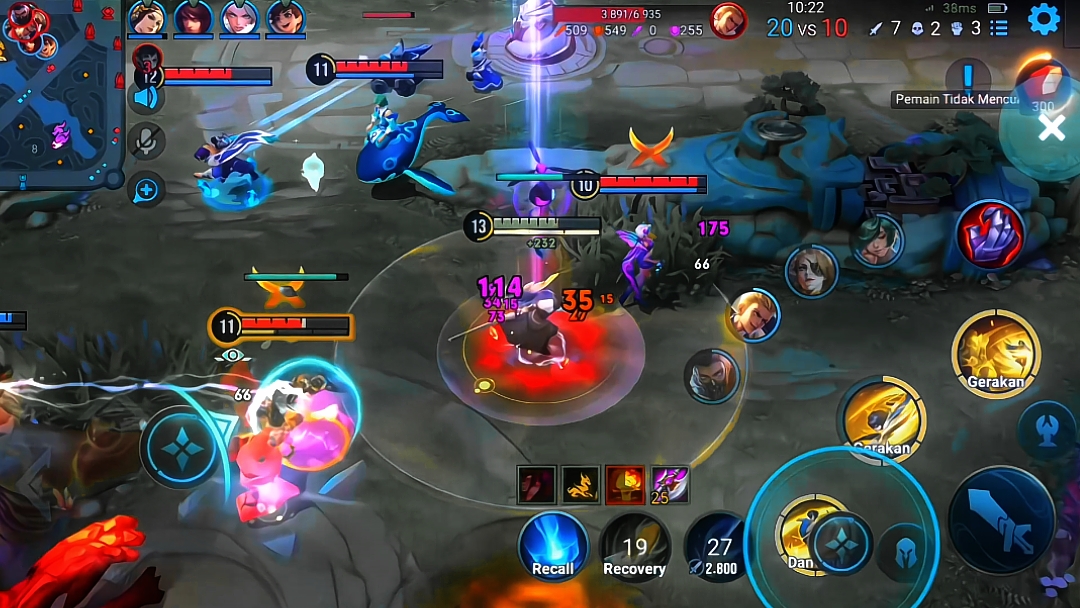Use the Recovery battle spell
Screen dimensions: 1080x608
coord(634,548)
